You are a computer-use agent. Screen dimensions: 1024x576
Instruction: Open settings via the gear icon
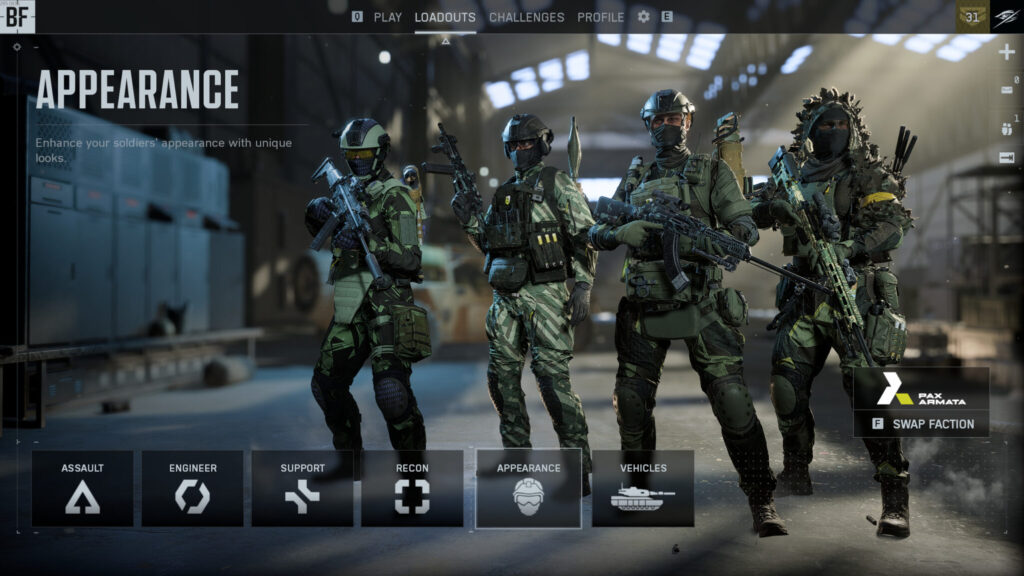[643, 17]
